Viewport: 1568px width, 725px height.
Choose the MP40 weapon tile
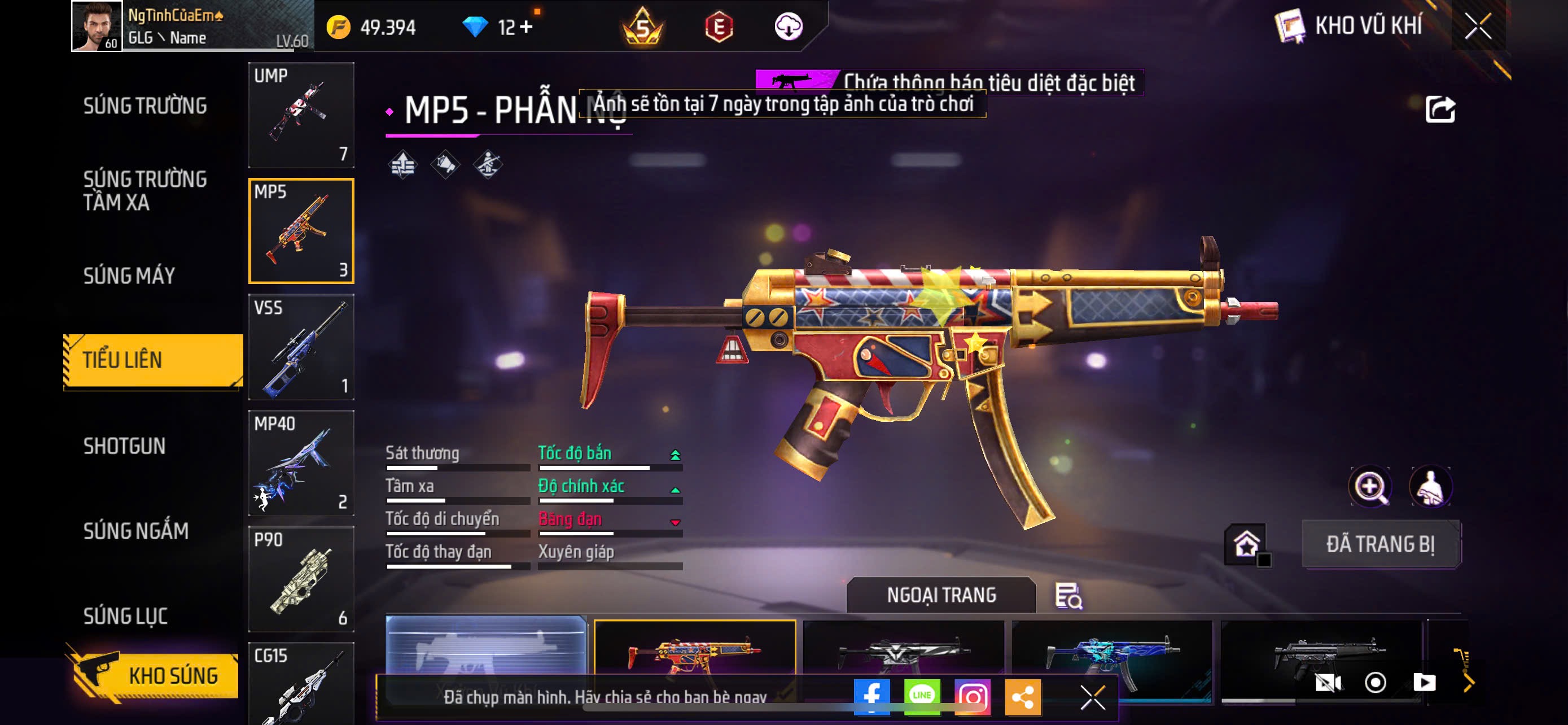coord(301,463)
